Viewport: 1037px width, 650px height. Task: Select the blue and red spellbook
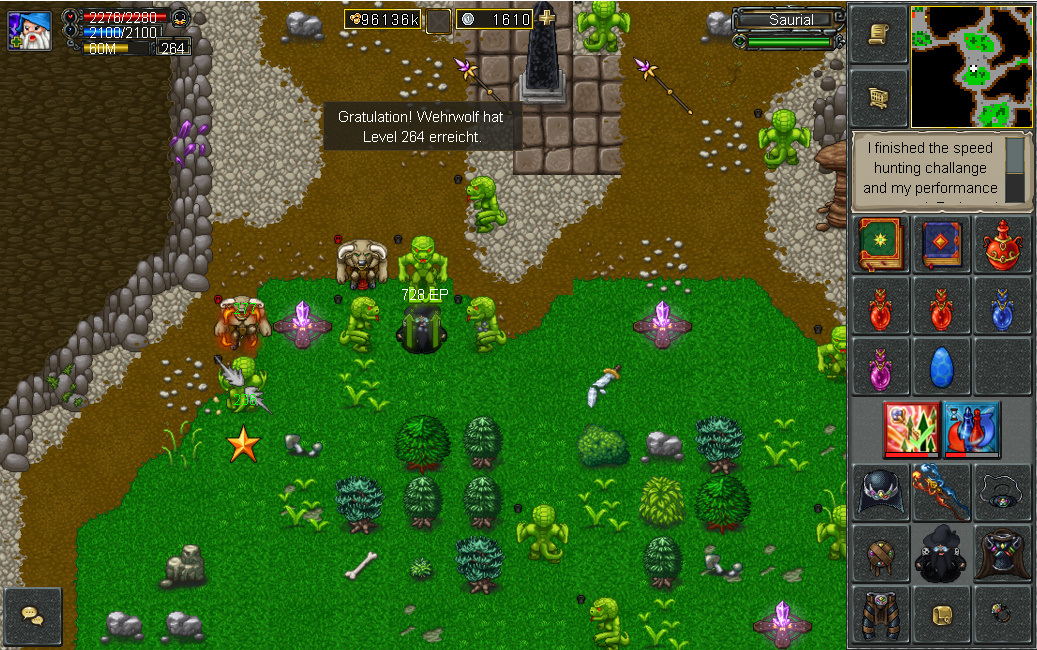tap(942, 245)
